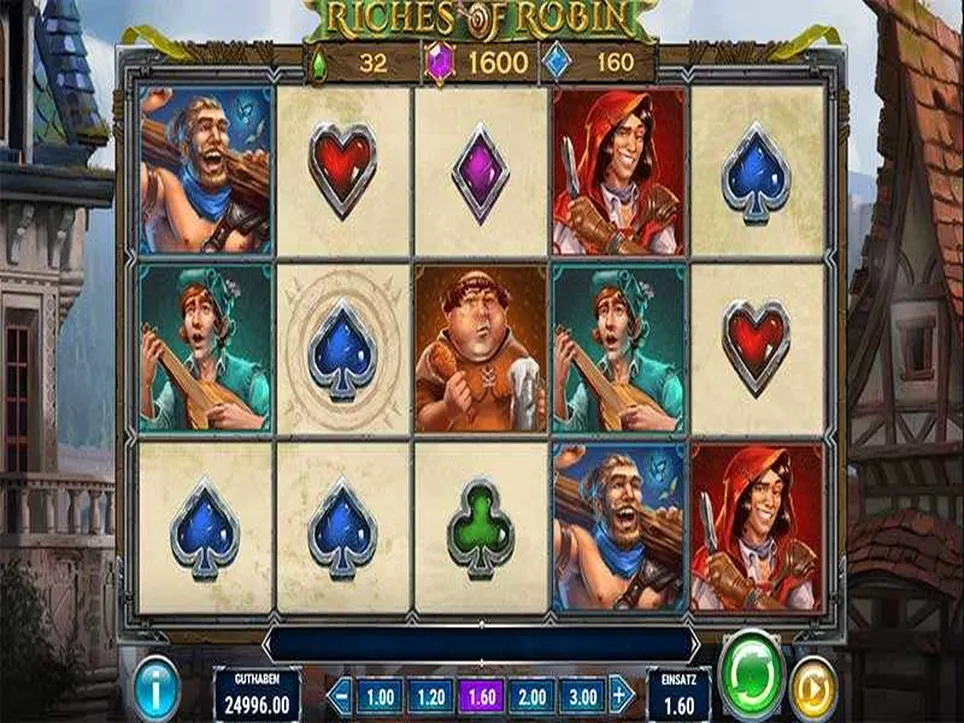Decrease bet with the minus arrow

tap(342, 693)
